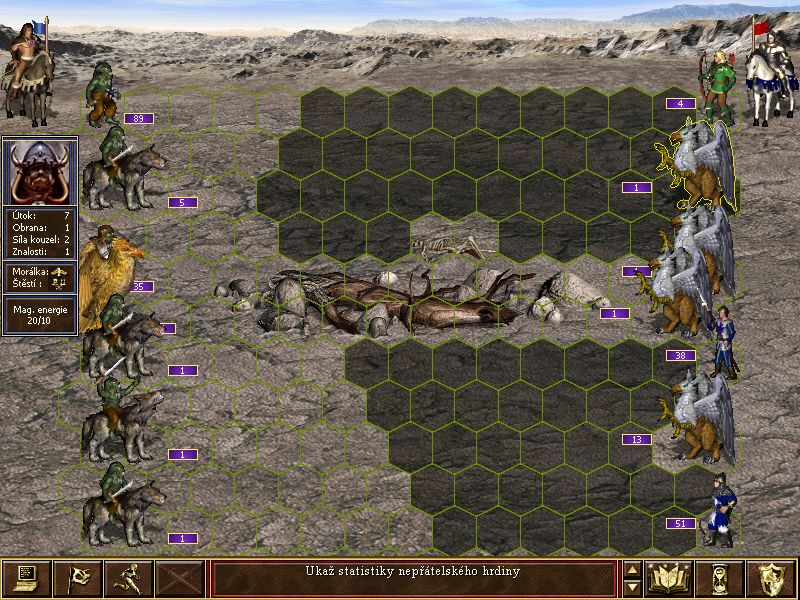The width and height of the screenshot is (800, 600).
Task: Open the spellbook to cast a spell
Action: 671,578
